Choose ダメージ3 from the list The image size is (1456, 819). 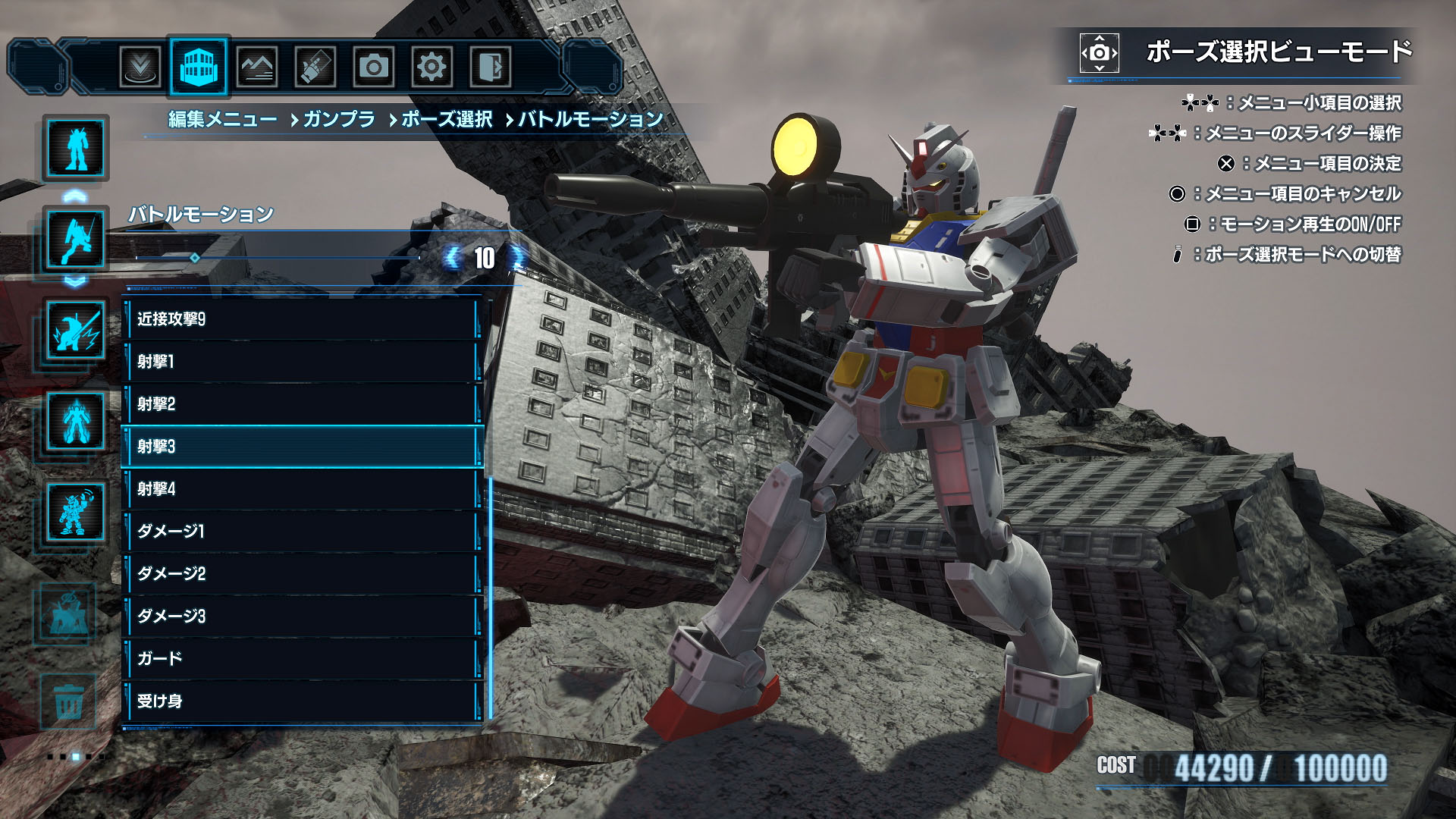(x=302, y=617)
